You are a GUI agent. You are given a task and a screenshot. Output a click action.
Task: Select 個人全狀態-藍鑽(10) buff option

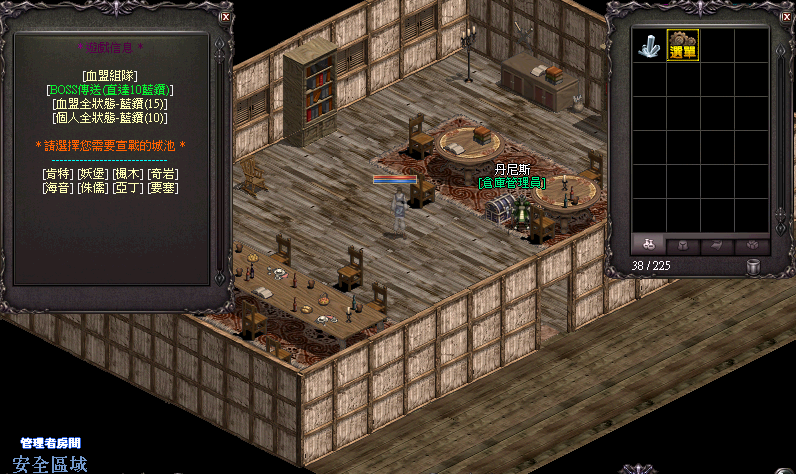[110, 117]
